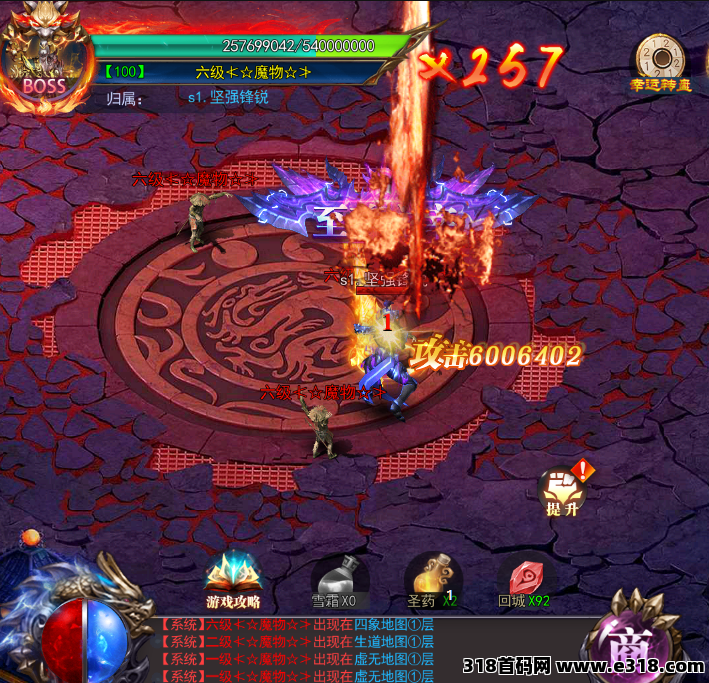Open the system chat message log
Image resolution: width=709 pixels, height=683 pixels.
300,650
